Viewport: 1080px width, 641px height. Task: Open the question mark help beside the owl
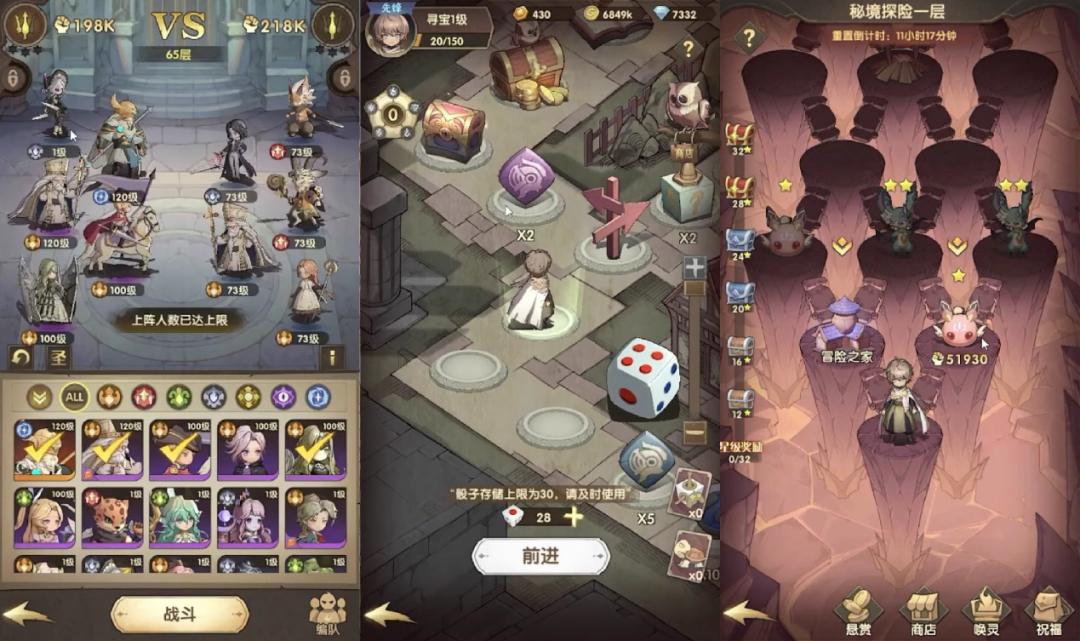tap(688, 48)
